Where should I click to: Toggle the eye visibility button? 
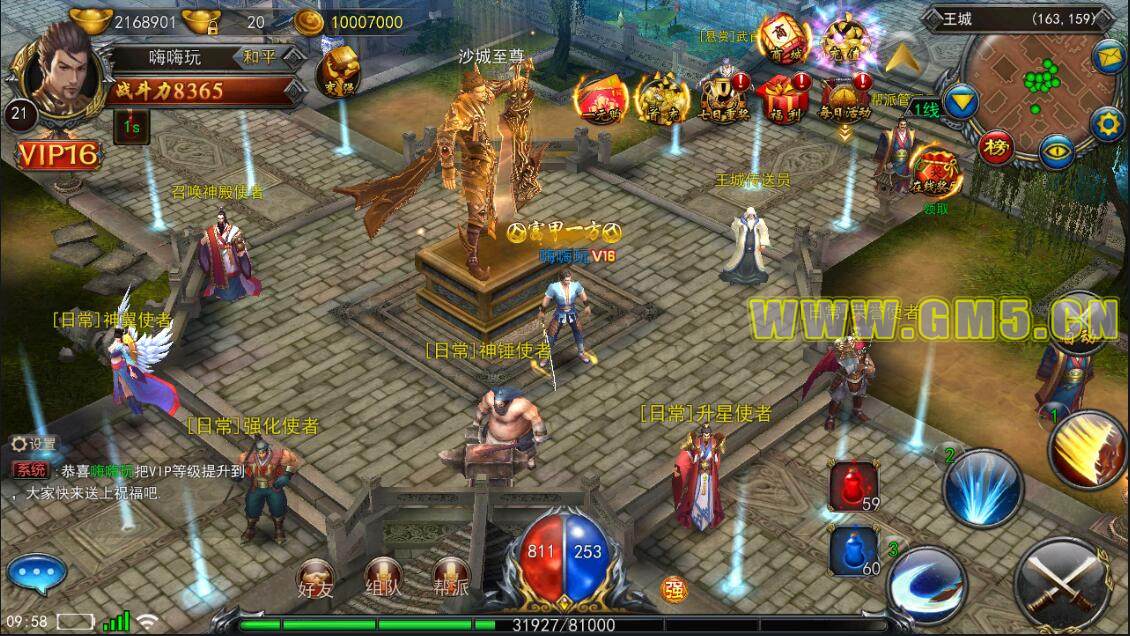click(x=1054, y=152)
